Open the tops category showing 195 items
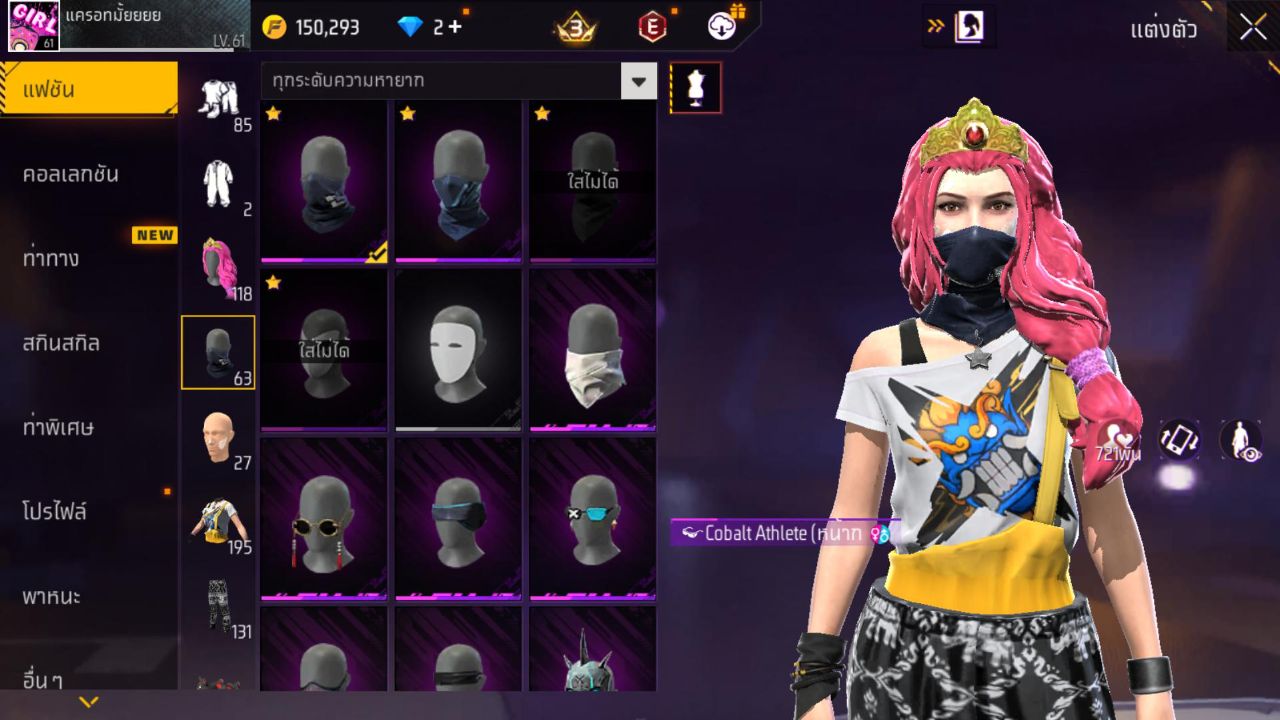The width and height of the screenshot is (1280, 720). point(218,520)
